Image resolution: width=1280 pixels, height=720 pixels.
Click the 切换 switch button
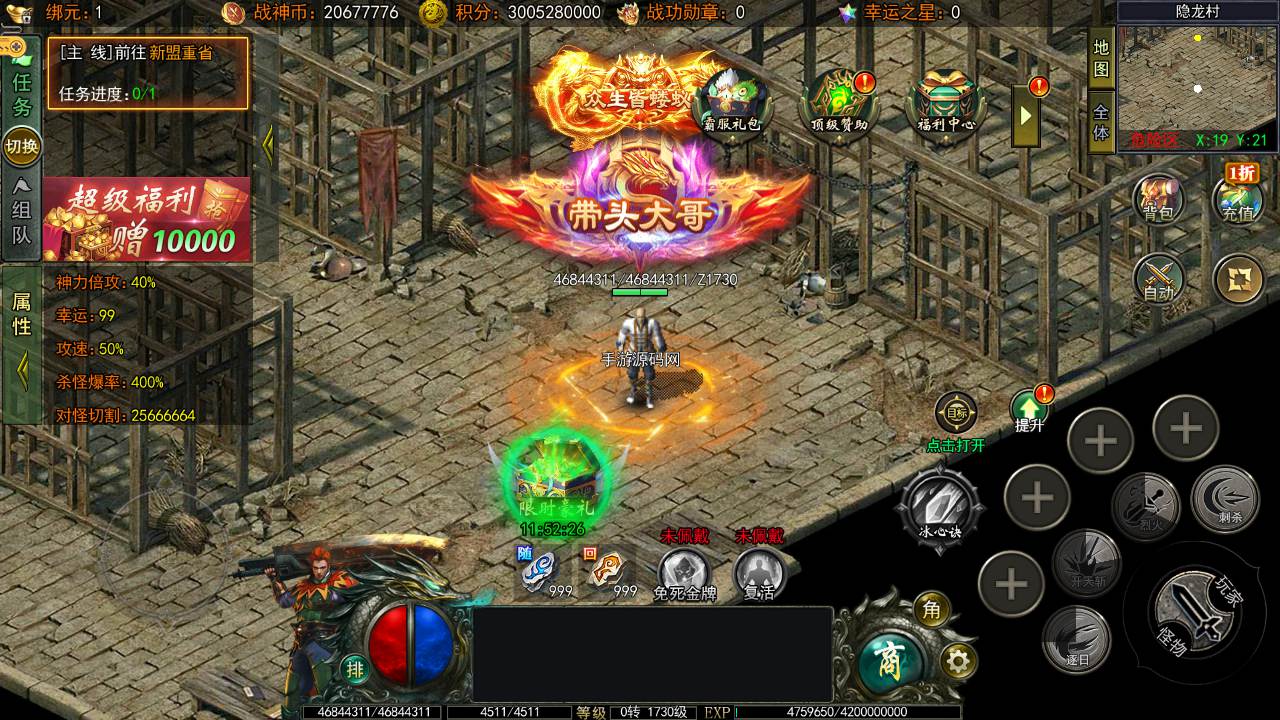point(22,146)
